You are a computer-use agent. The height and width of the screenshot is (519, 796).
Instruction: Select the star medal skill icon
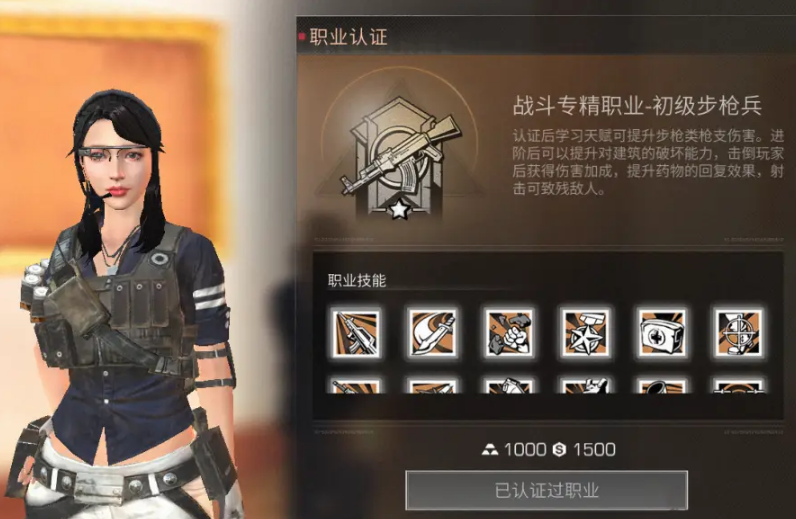pos(585,333)
